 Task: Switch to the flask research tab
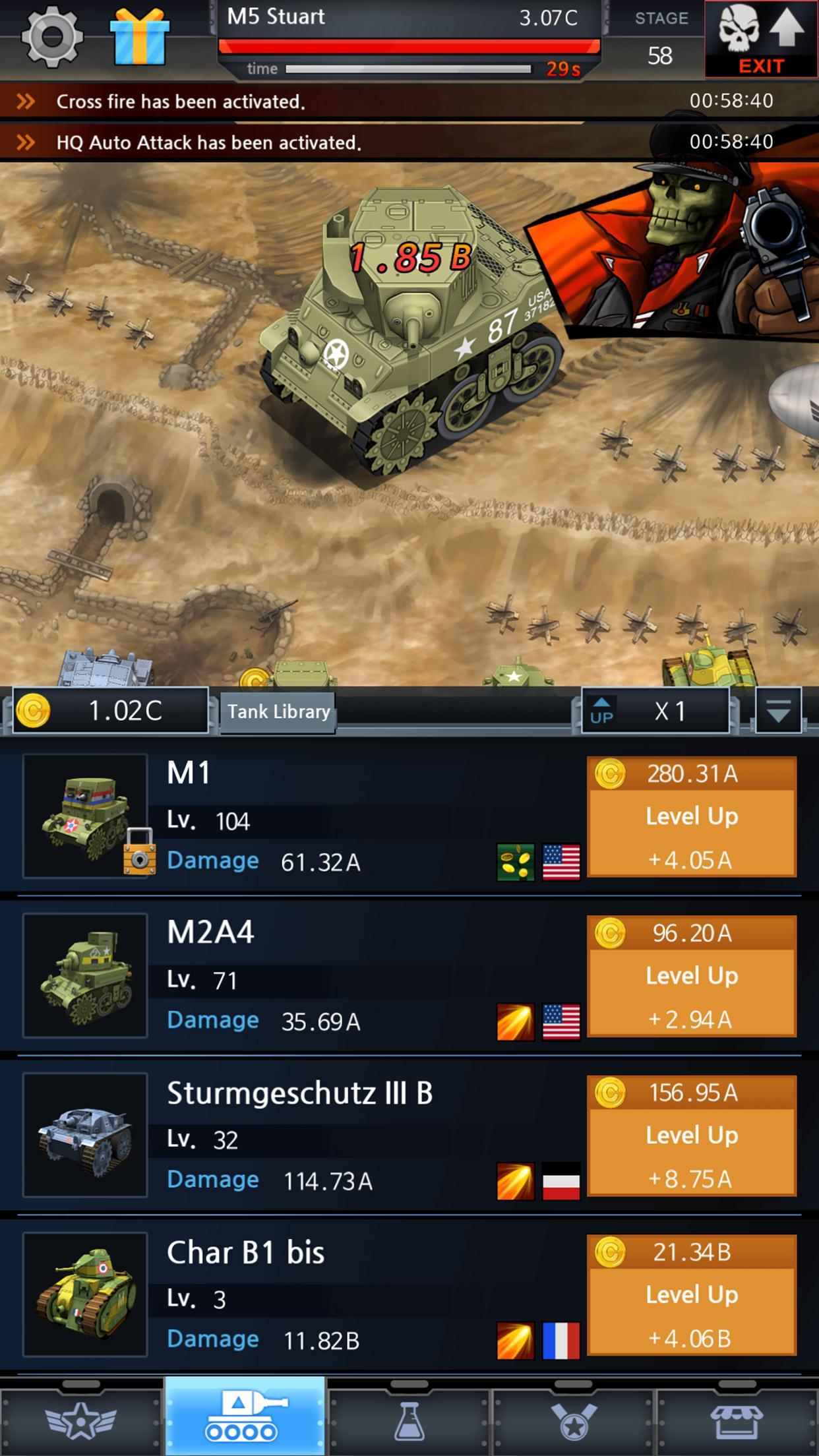pos(409,1420)
